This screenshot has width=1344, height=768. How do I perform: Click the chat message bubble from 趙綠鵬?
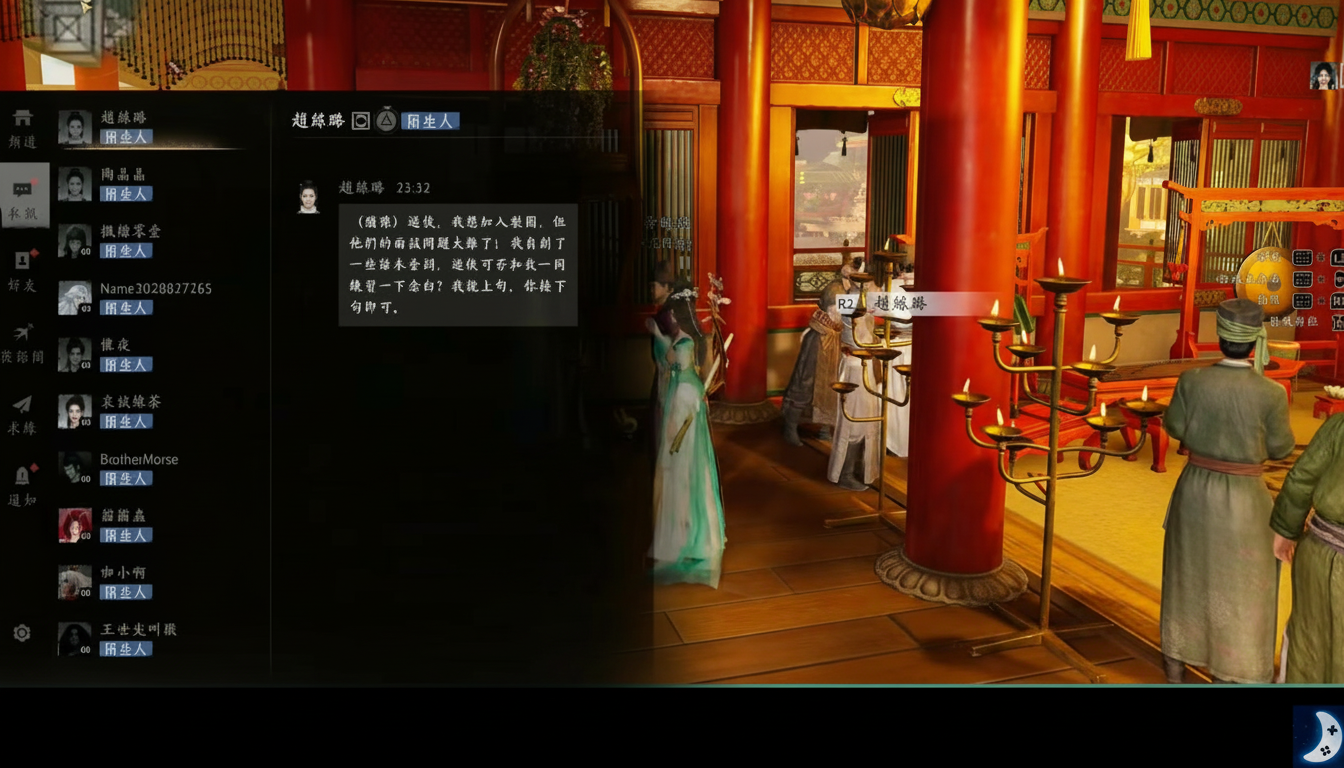coord(458,264)
